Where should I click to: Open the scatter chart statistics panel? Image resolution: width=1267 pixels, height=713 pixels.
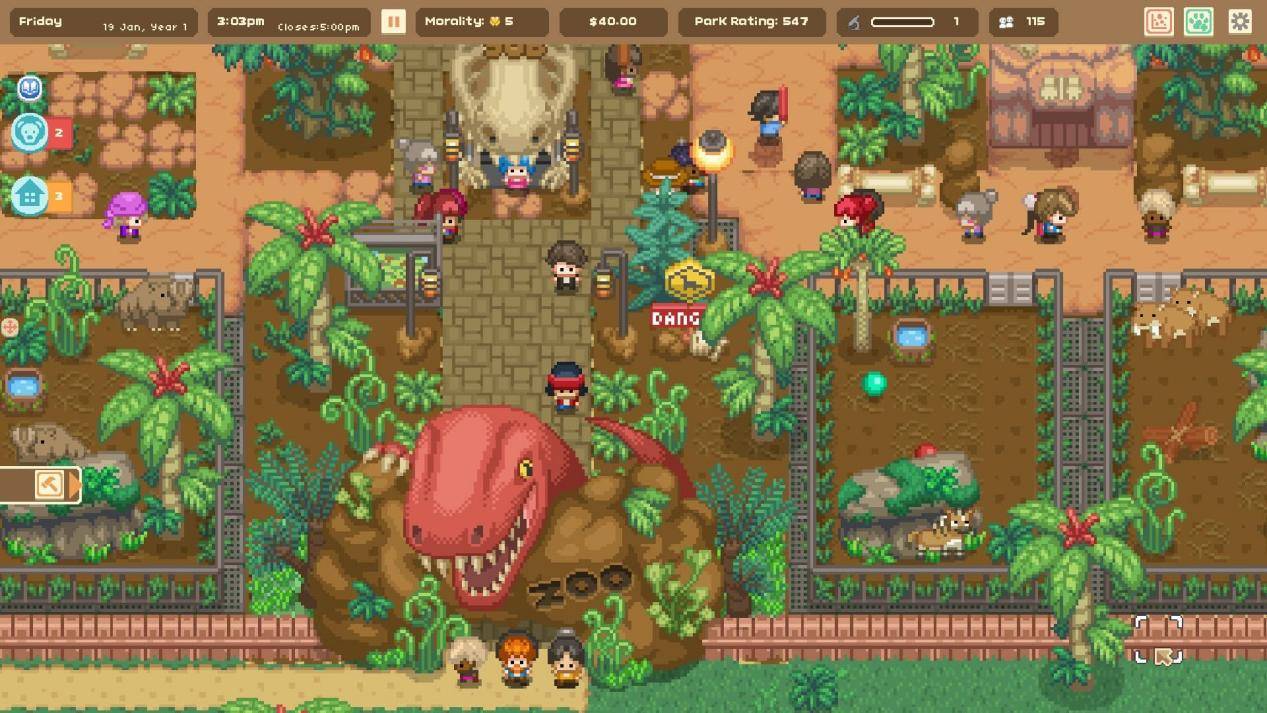pos(1159,21)
